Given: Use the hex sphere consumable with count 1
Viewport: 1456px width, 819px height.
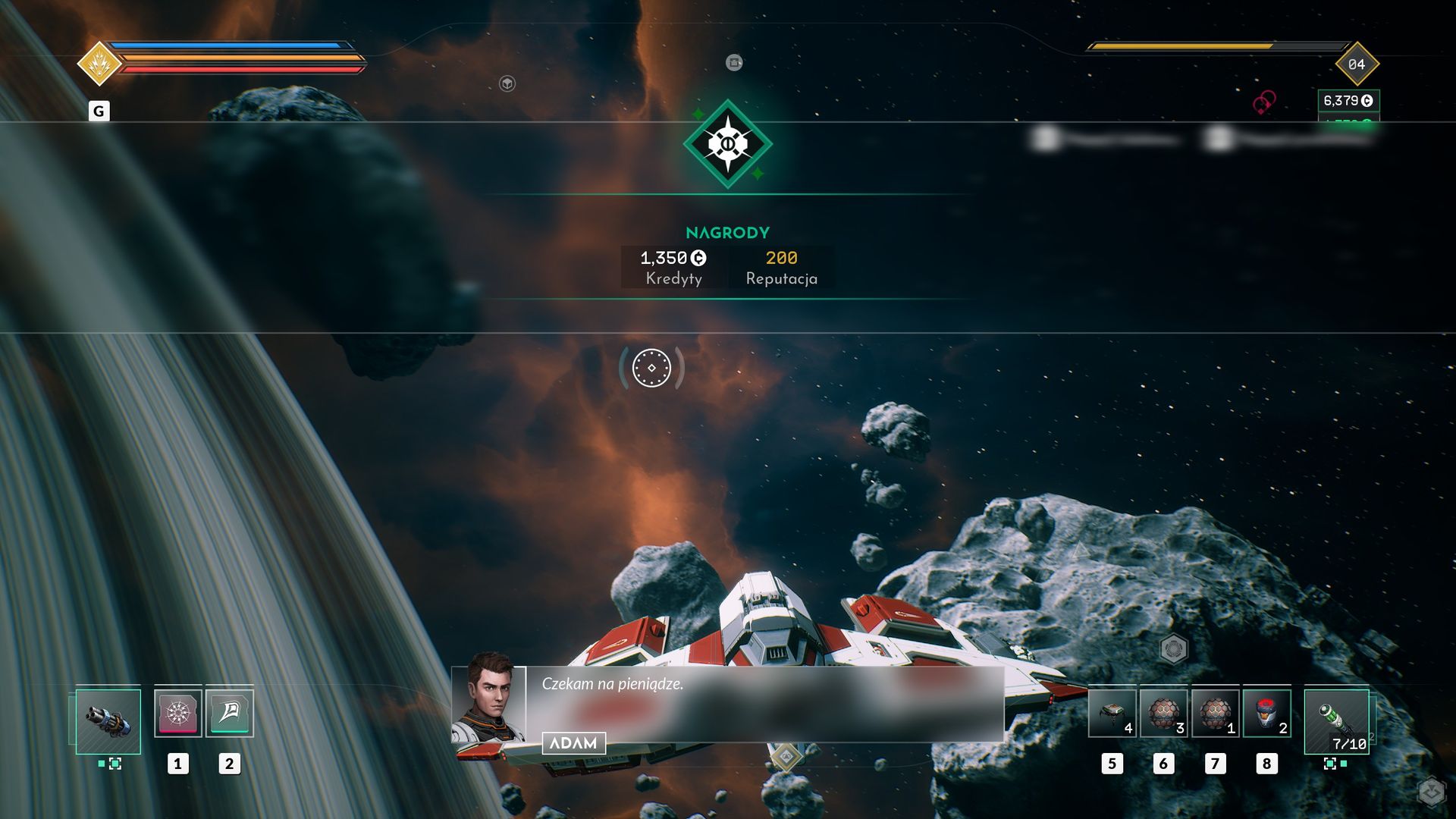Looking at the screenshot, I should (1215, 713).
